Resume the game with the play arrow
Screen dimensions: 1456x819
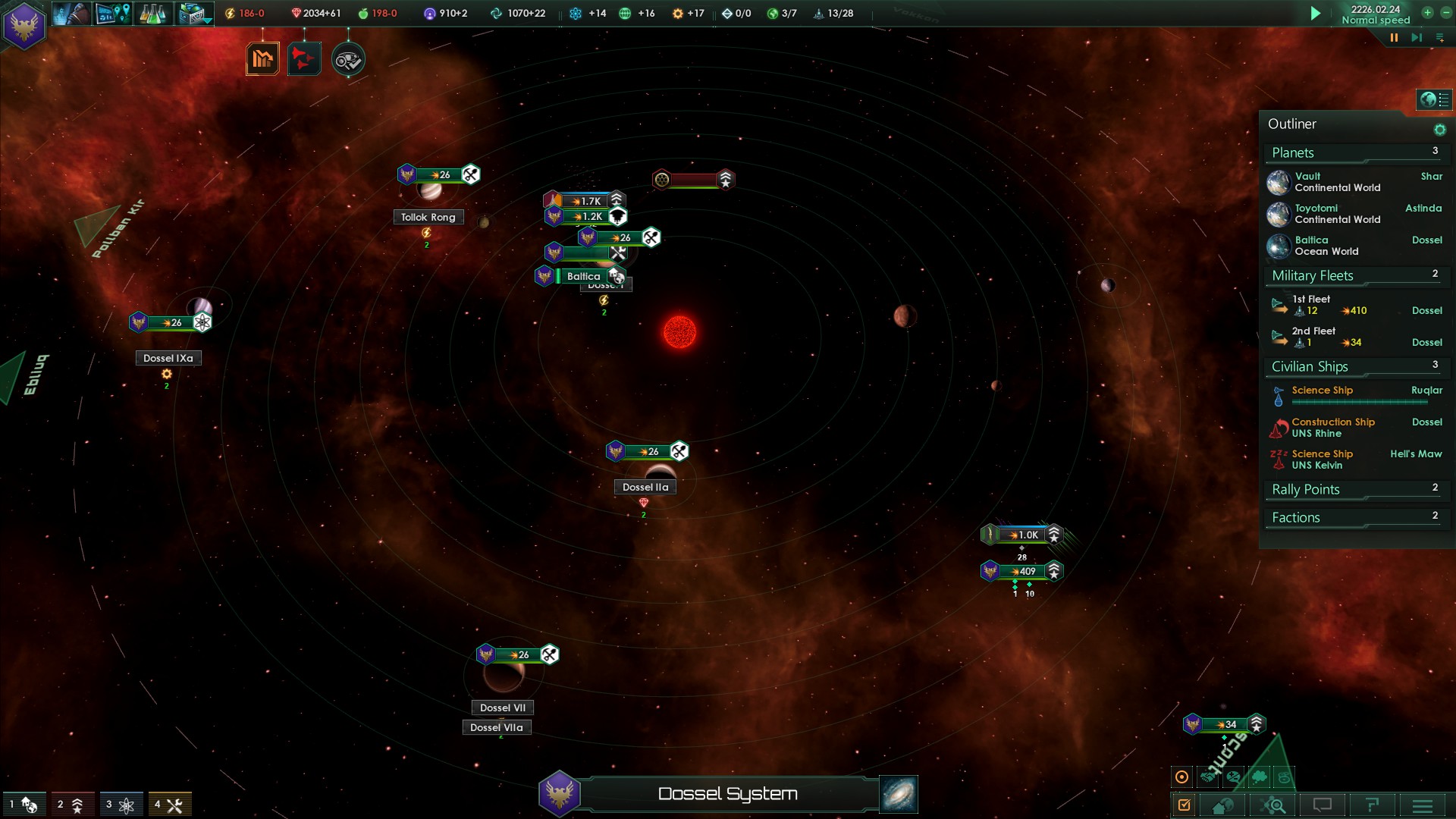[1316, 13]
